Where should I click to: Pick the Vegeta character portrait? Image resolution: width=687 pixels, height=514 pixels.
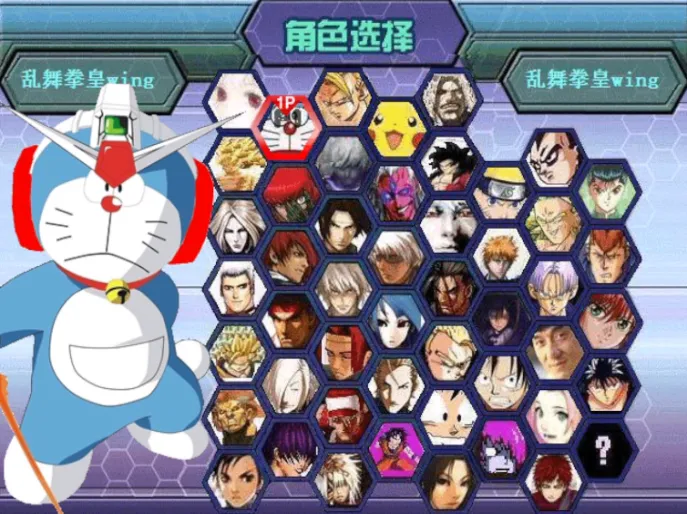point(556,159)
